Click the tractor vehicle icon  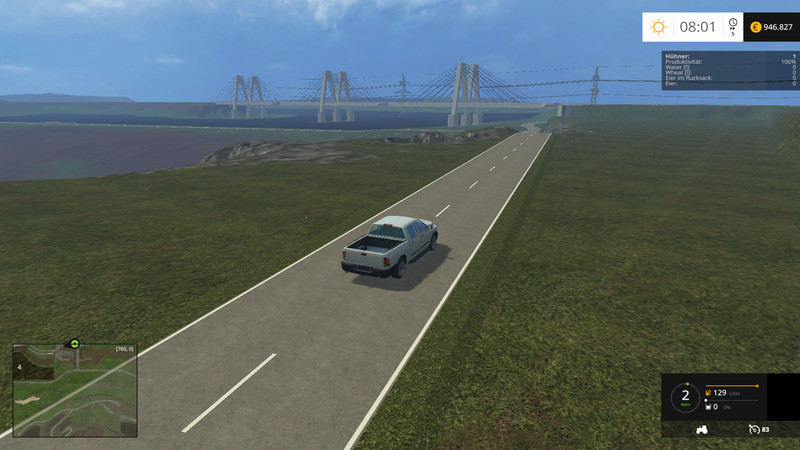(x=702, y=429)
